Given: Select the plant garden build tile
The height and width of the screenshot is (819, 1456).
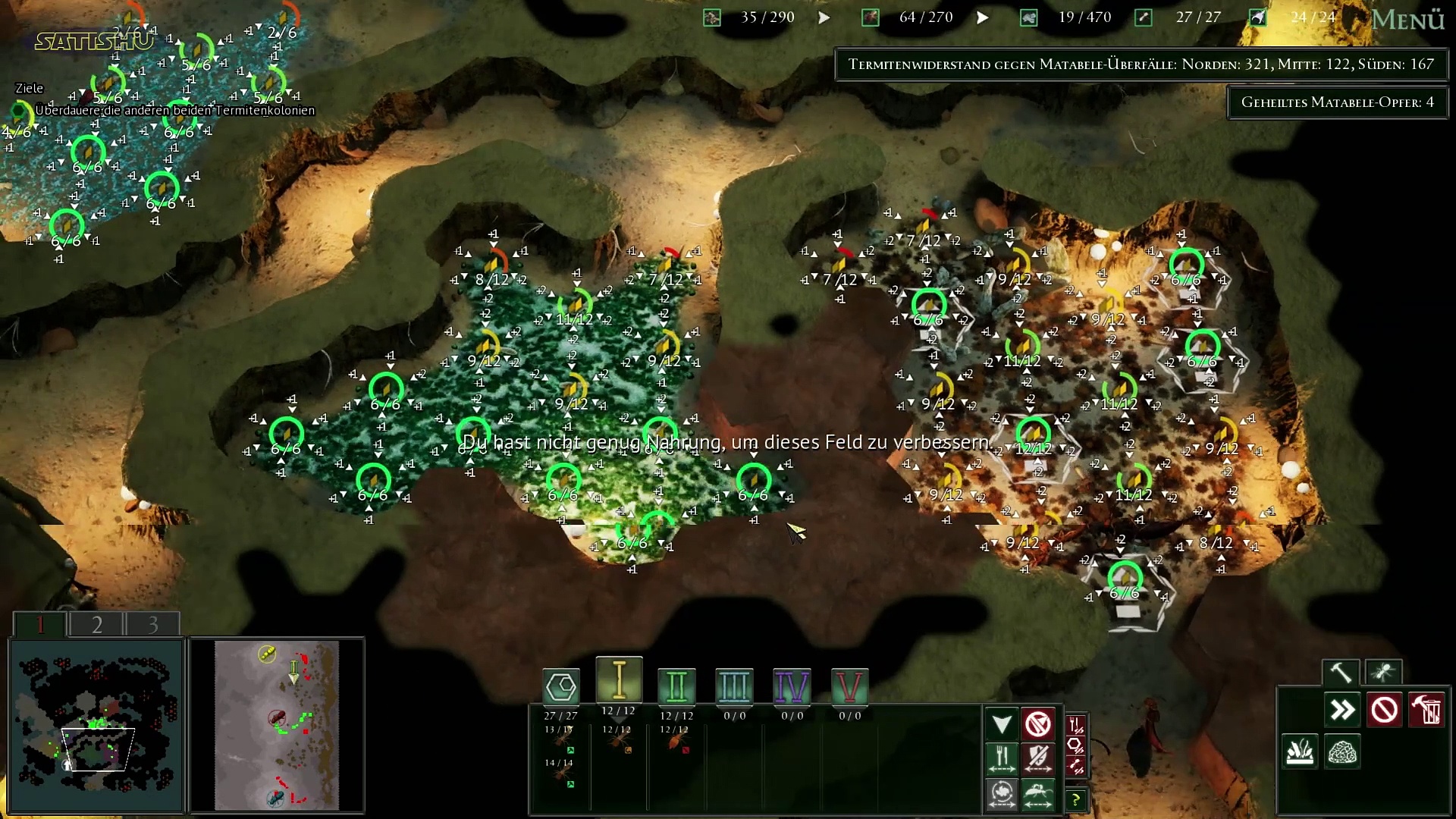Looking at the screenshot, I should 1300,752.
